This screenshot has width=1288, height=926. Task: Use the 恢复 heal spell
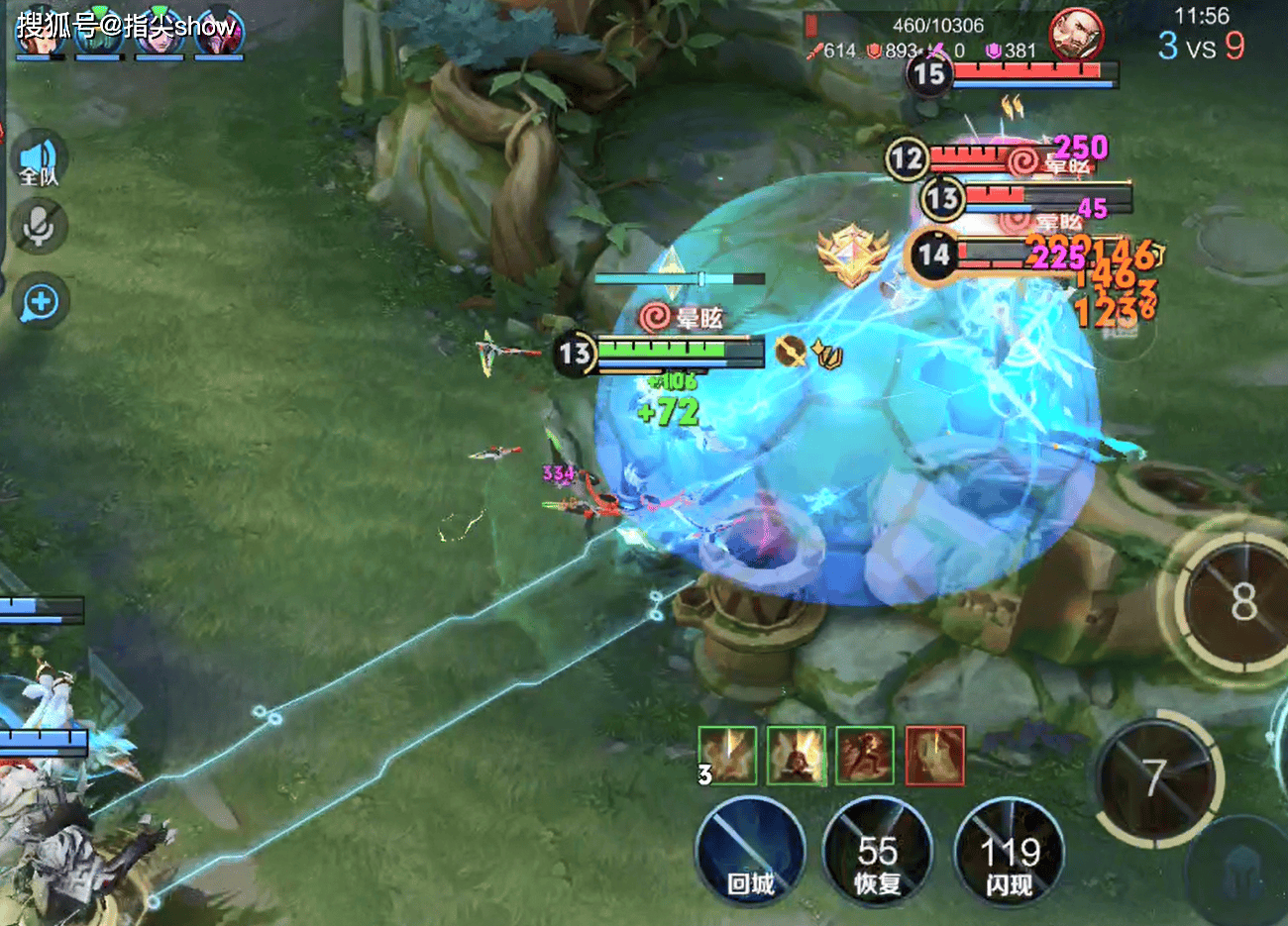click(877, 853)
